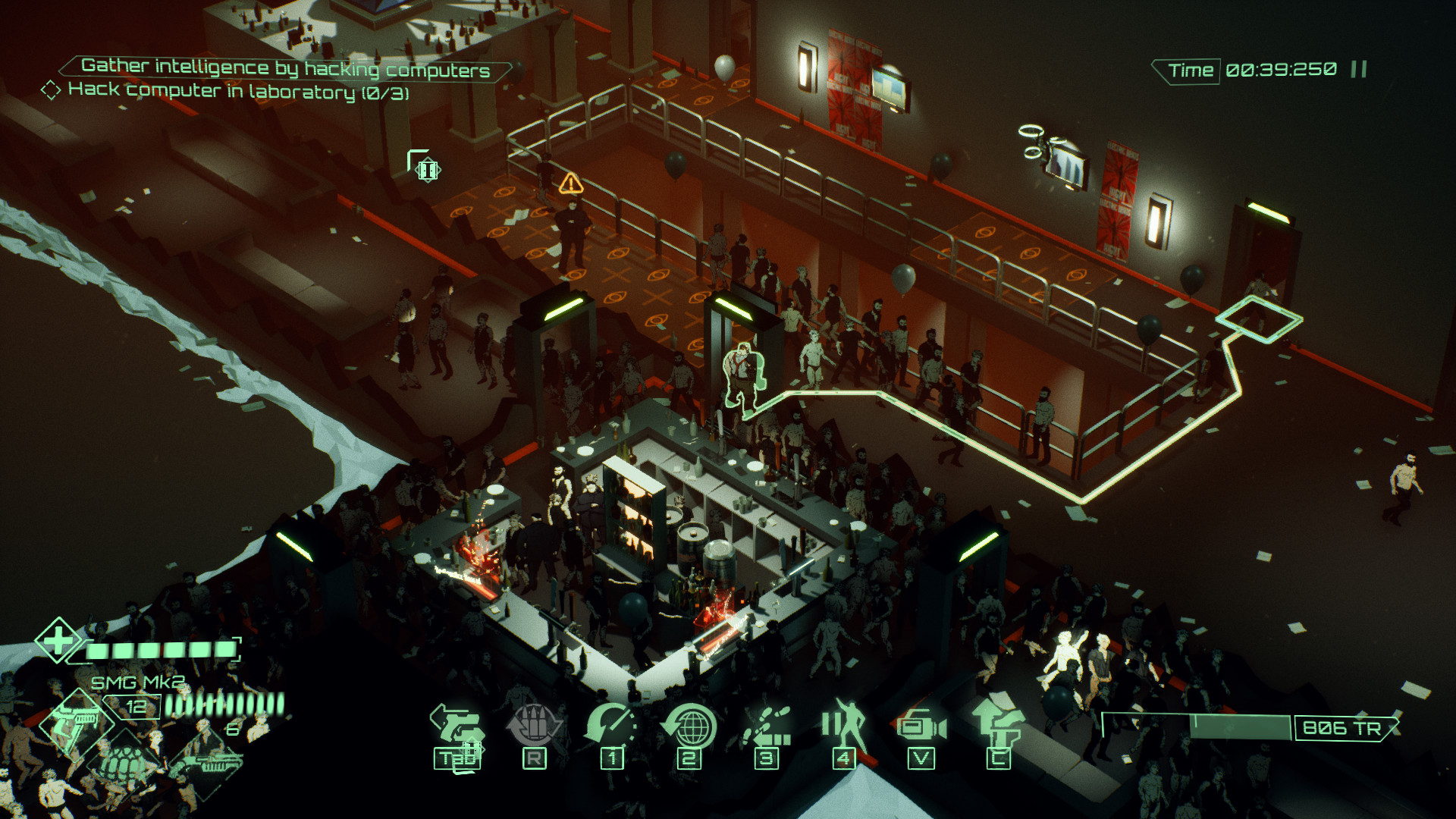The height and width of the screenshot is (819, 1456).
Task: Click the orange warning triangle on the walkway
Action: click(x=571, y=184)
